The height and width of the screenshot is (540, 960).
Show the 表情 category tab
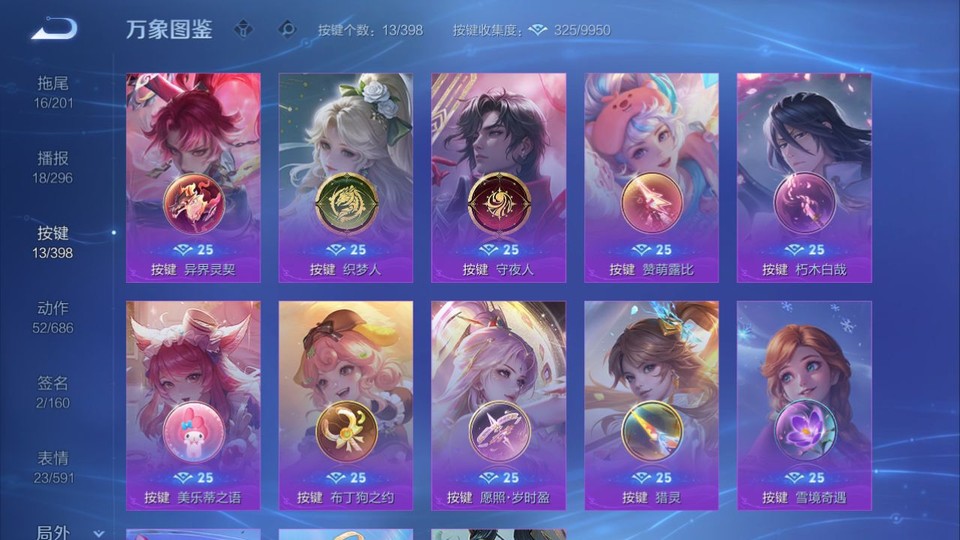(x=54, y=466)
